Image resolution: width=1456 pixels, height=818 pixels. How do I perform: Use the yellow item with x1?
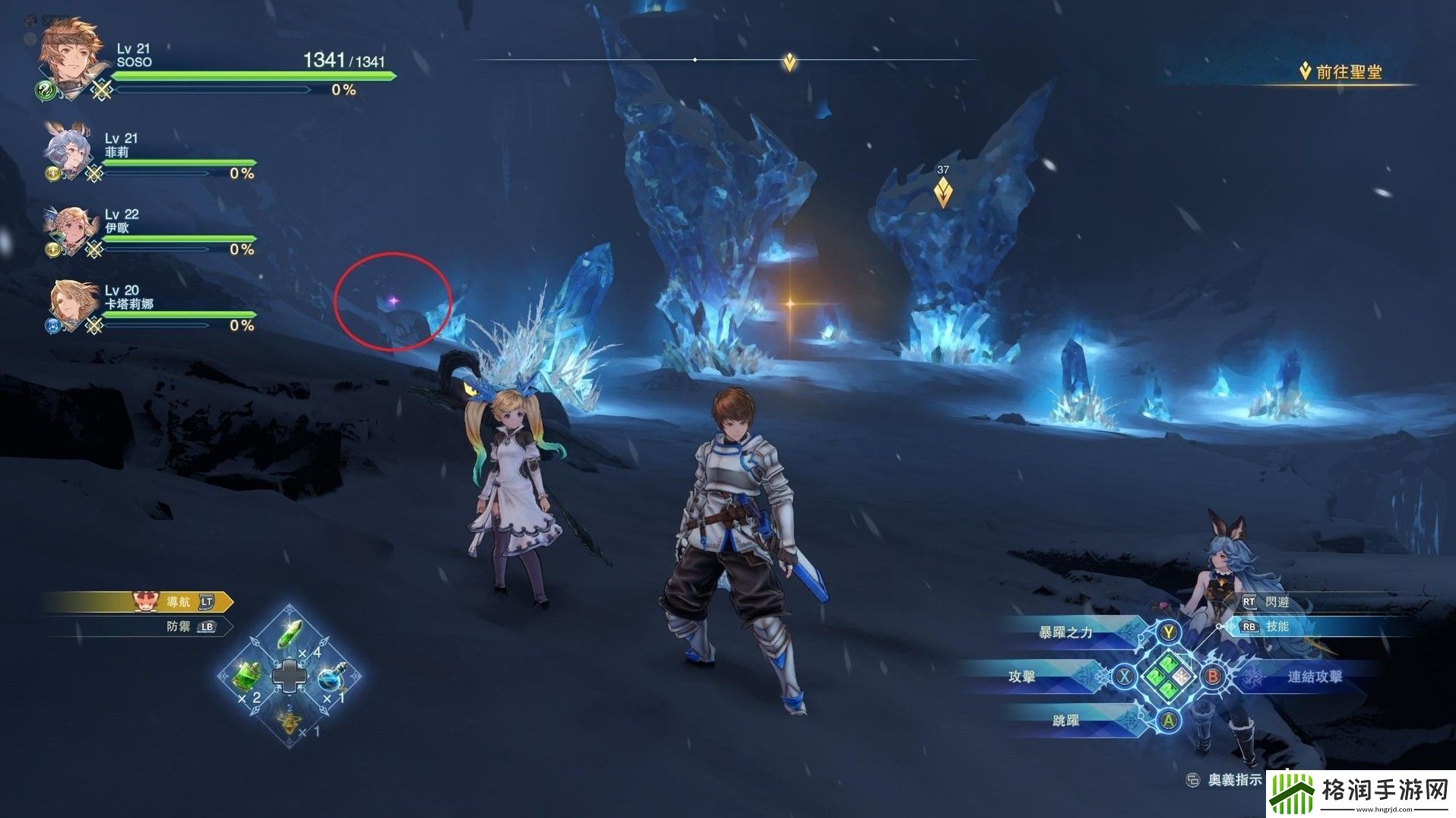[x=289, y=722]
